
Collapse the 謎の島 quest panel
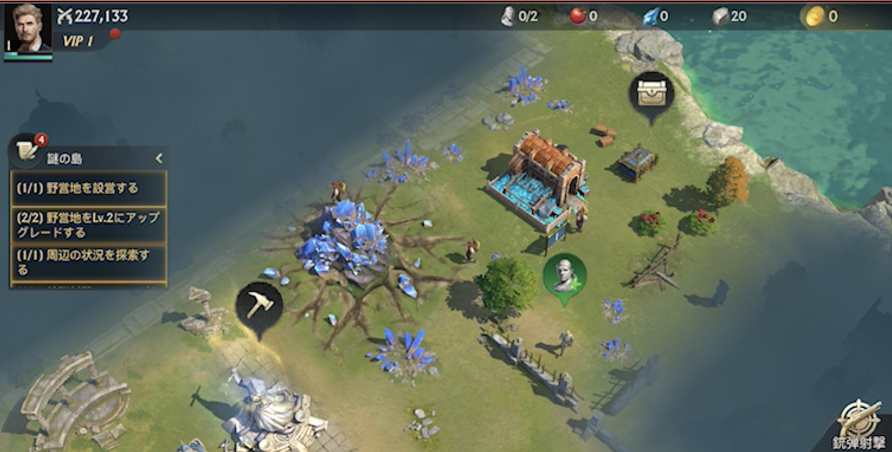click(158, 158)
